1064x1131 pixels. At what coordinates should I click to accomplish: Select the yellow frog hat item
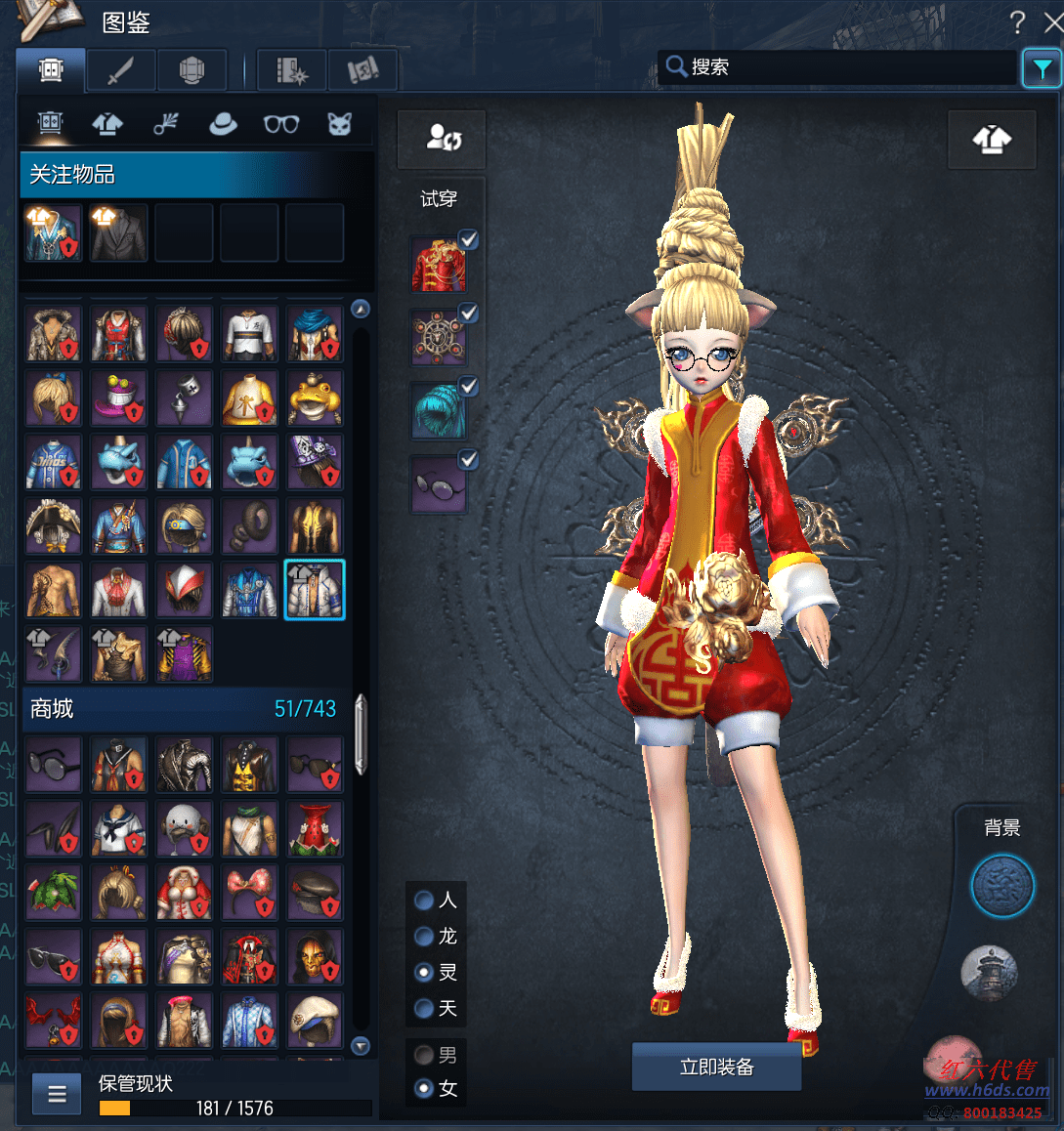(x=315, y=398)
